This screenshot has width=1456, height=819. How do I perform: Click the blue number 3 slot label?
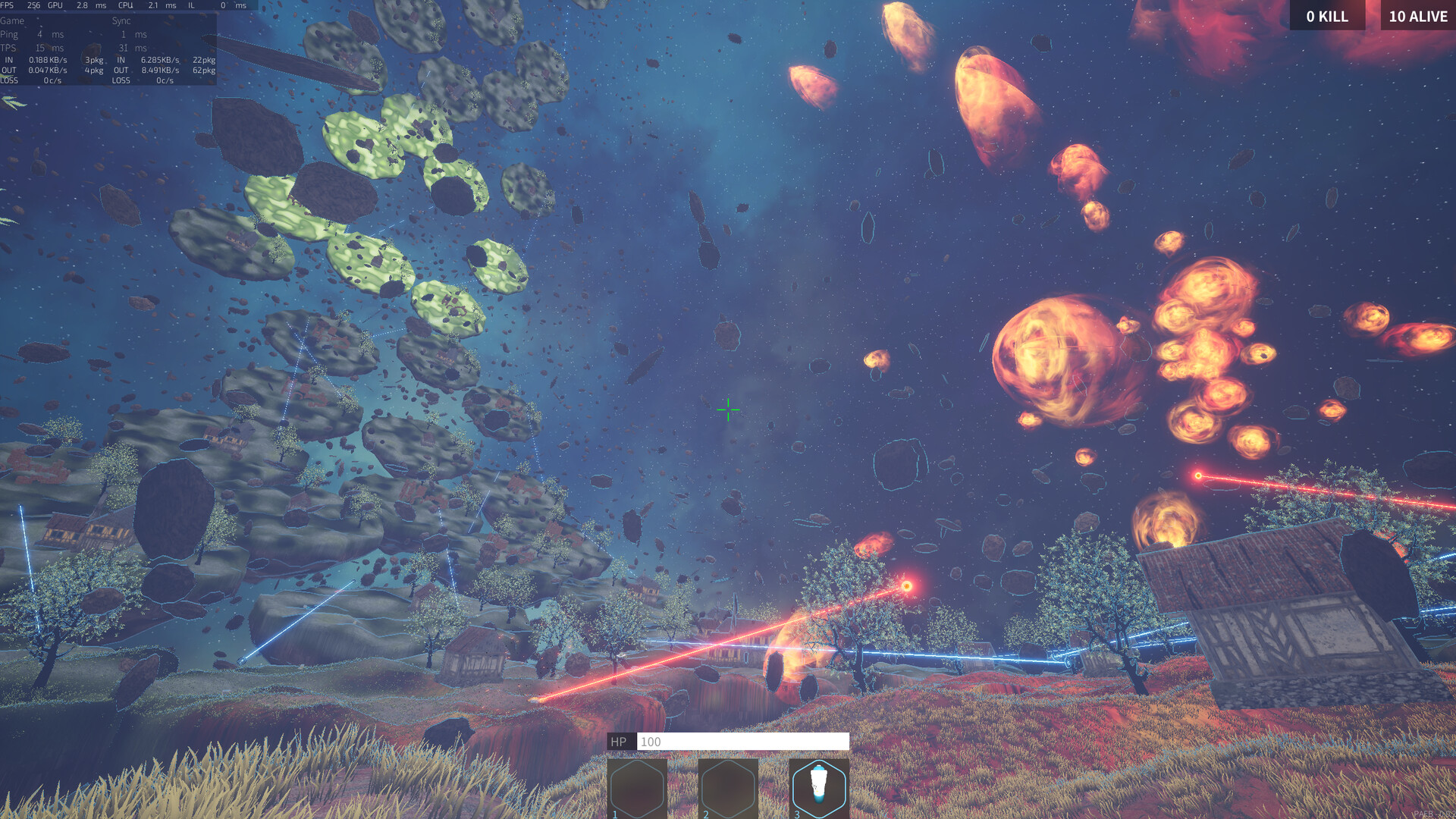(797, 813)
